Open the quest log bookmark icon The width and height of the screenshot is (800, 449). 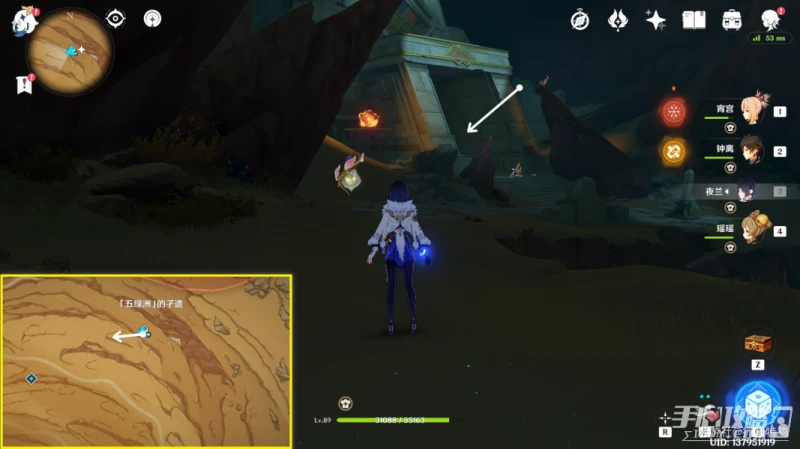pyautogui.click(x=24, y=86)
